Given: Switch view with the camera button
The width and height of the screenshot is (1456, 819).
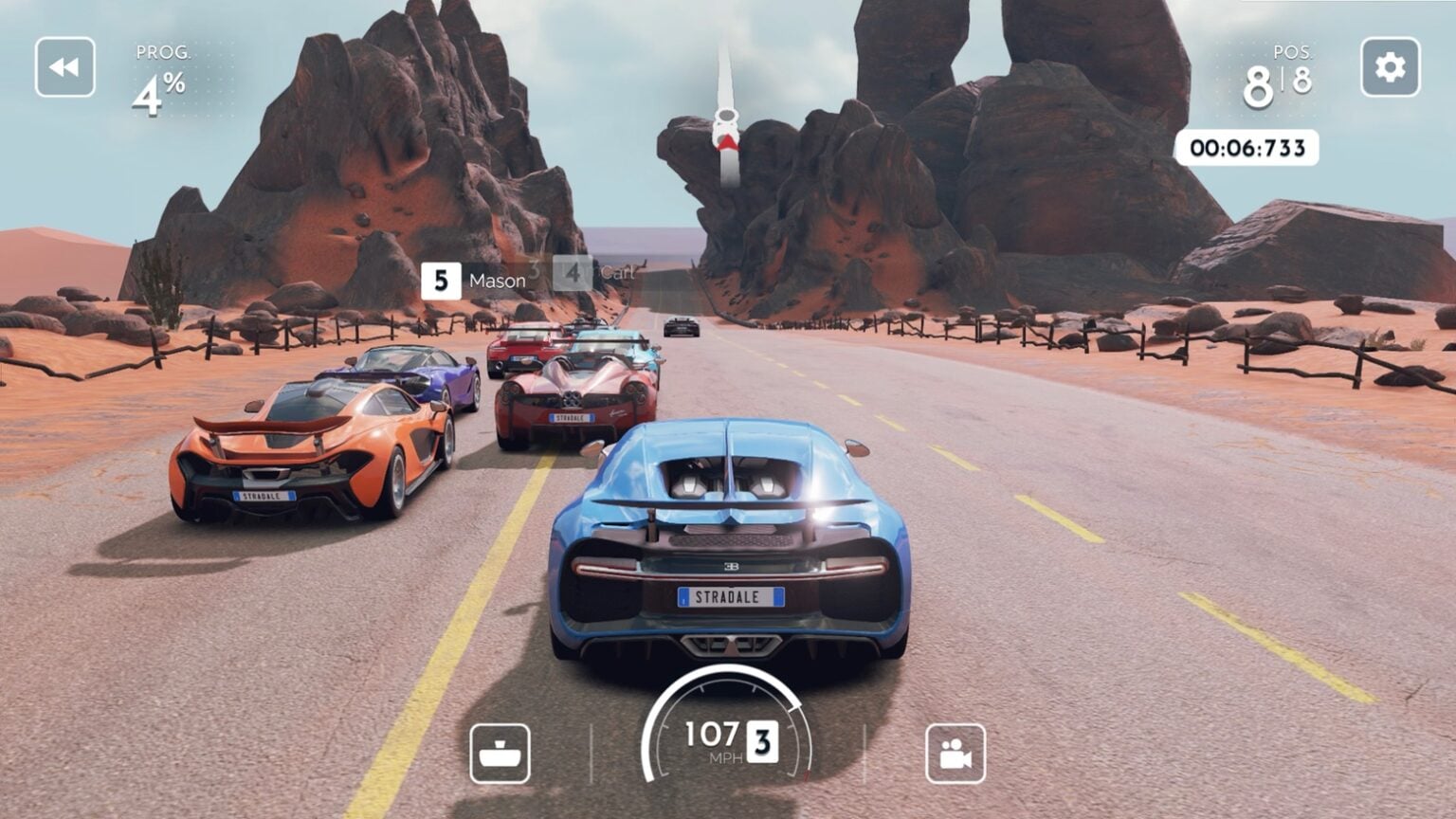Looking at the screenshot, I should (955, 754).
